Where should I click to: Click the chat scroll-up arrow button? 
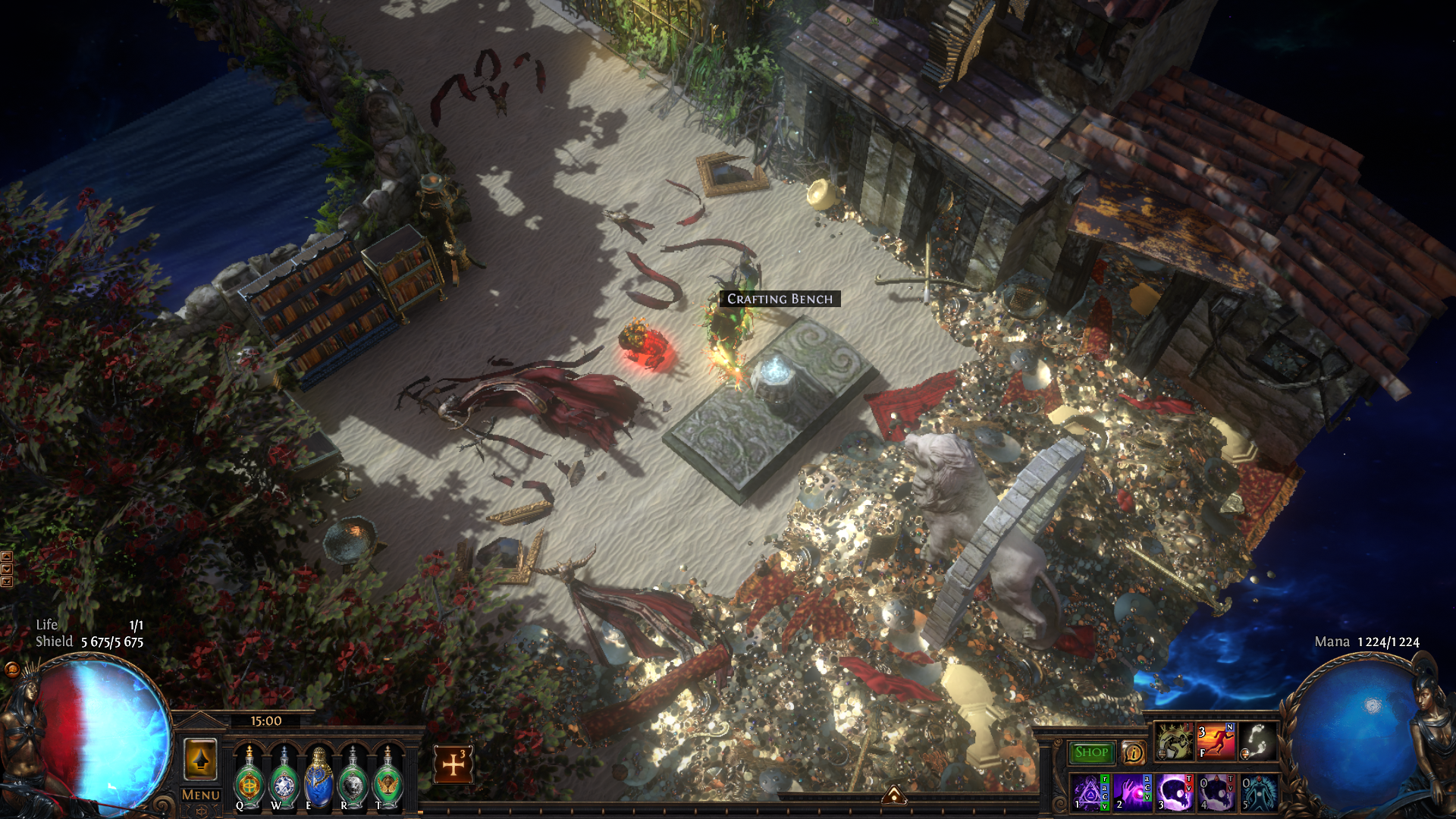(x=7, y=557)
